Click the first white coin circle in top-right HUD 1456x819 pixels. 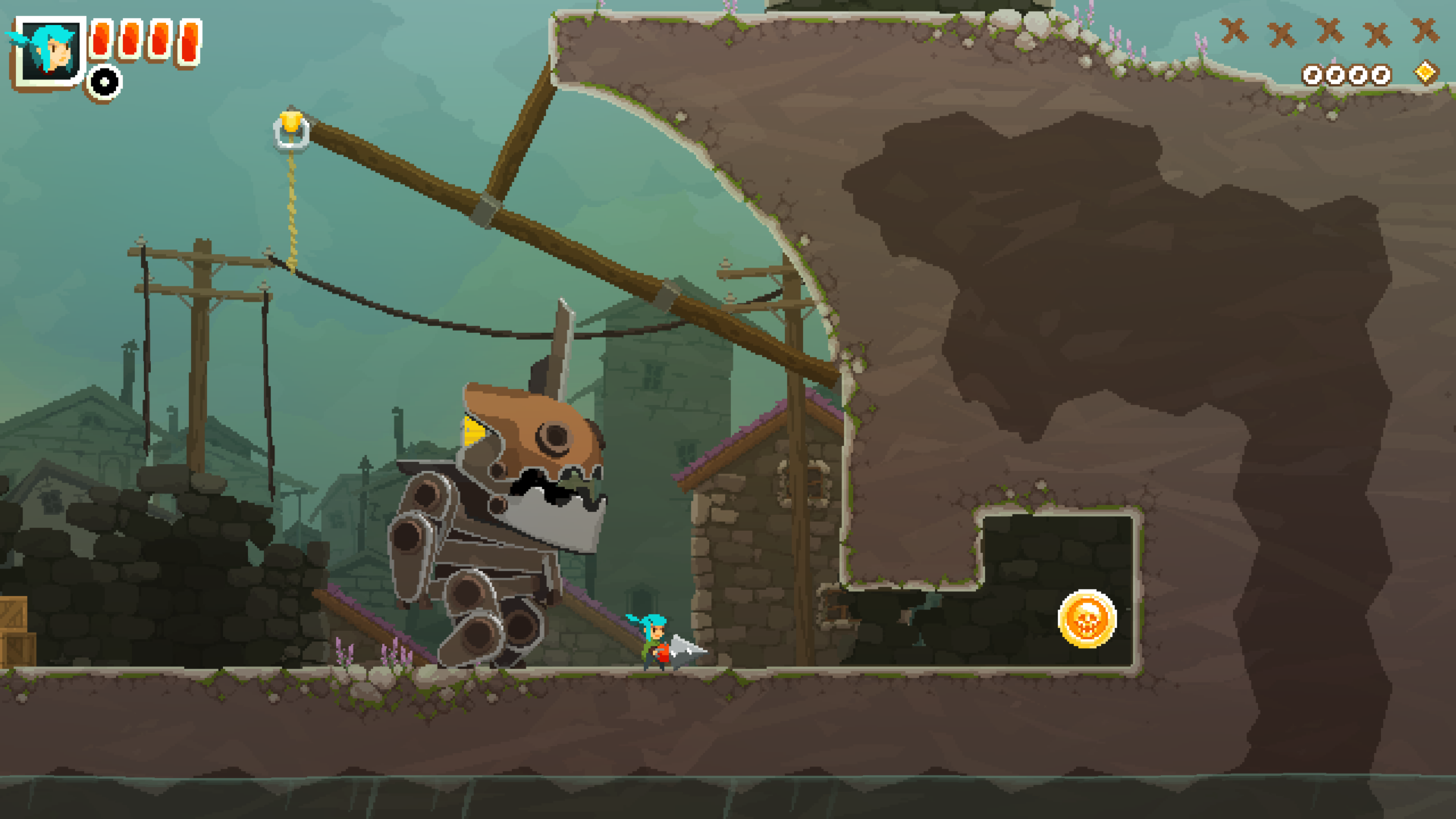pyautogui.click(x=1313, y=74)
